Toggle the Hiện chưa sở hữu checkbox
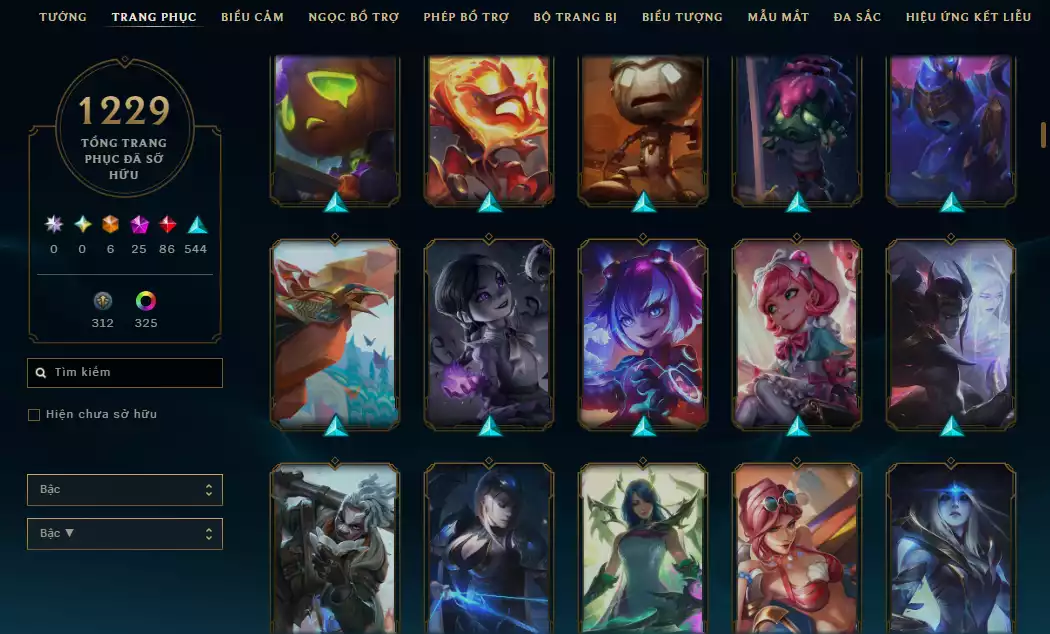 (34, 415)
